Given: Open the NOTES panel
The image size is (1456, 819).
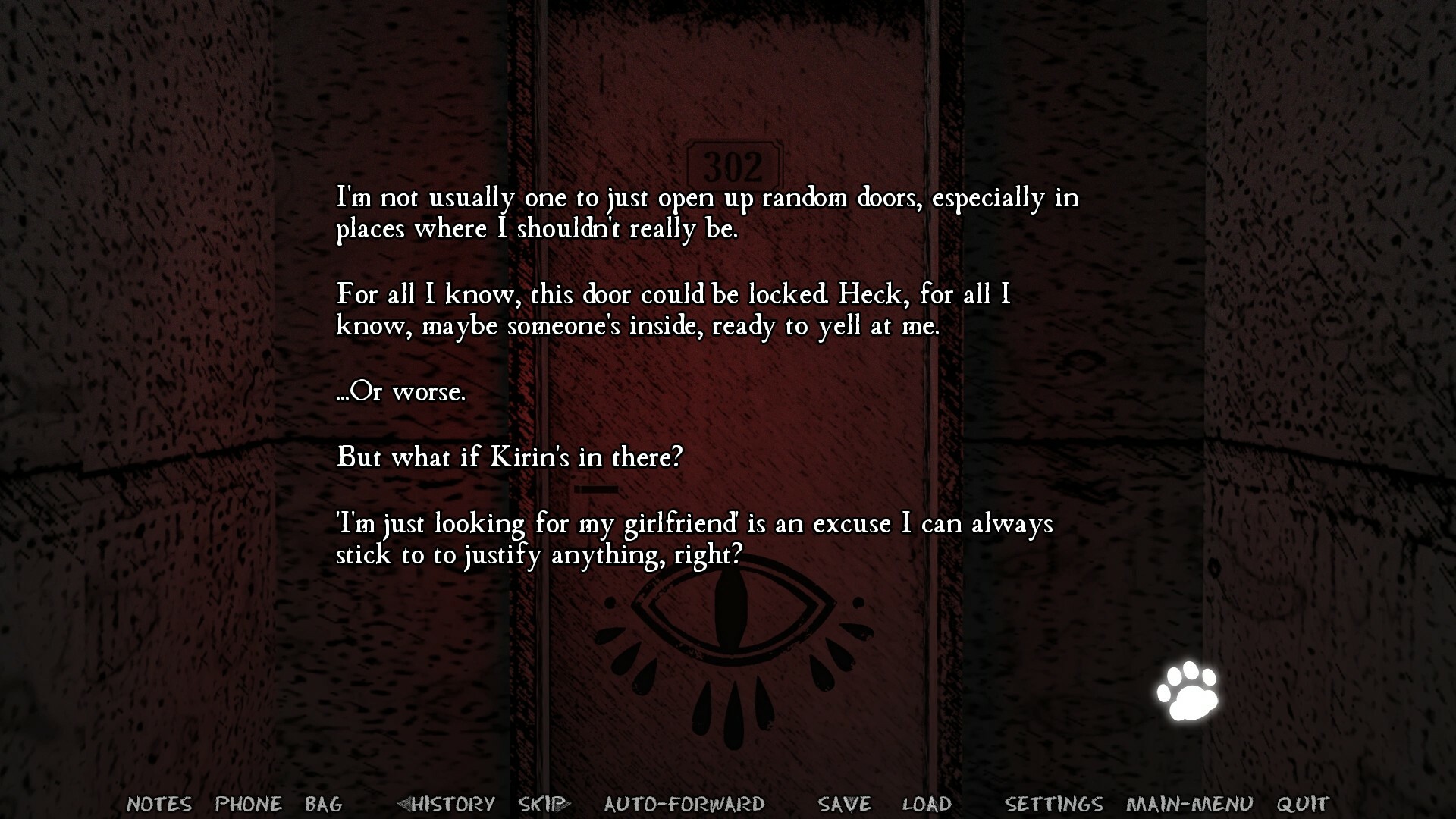Looking at the screenshot, I should 159,805.
